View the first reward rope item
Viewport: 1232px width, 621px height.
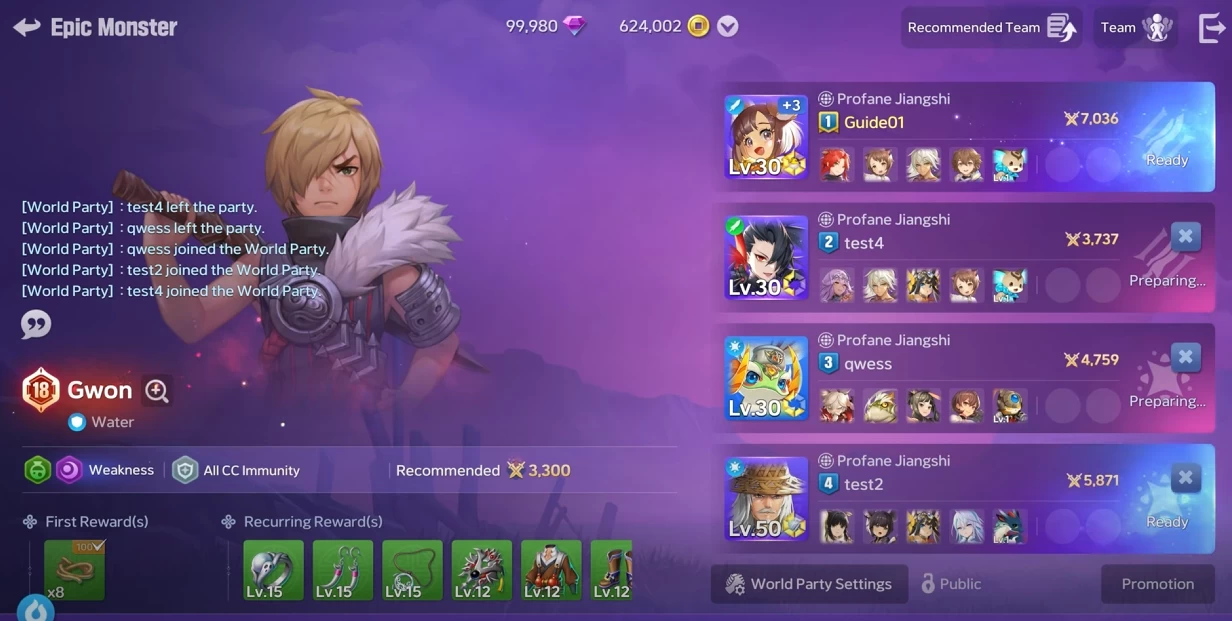[x=74, y=570]
